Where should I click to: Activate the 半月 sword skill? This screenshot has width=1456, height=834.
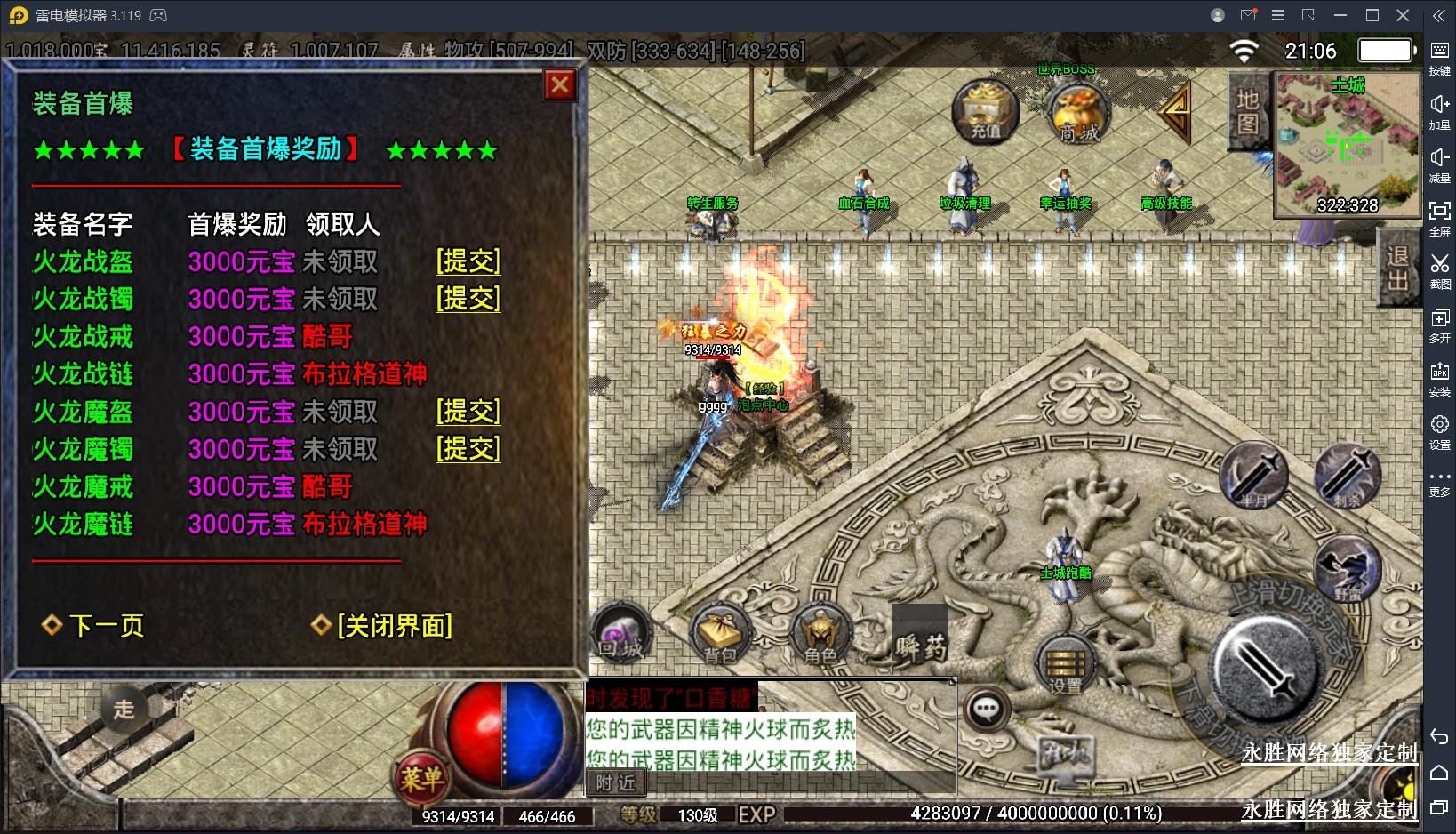[x=1253, y=476]
